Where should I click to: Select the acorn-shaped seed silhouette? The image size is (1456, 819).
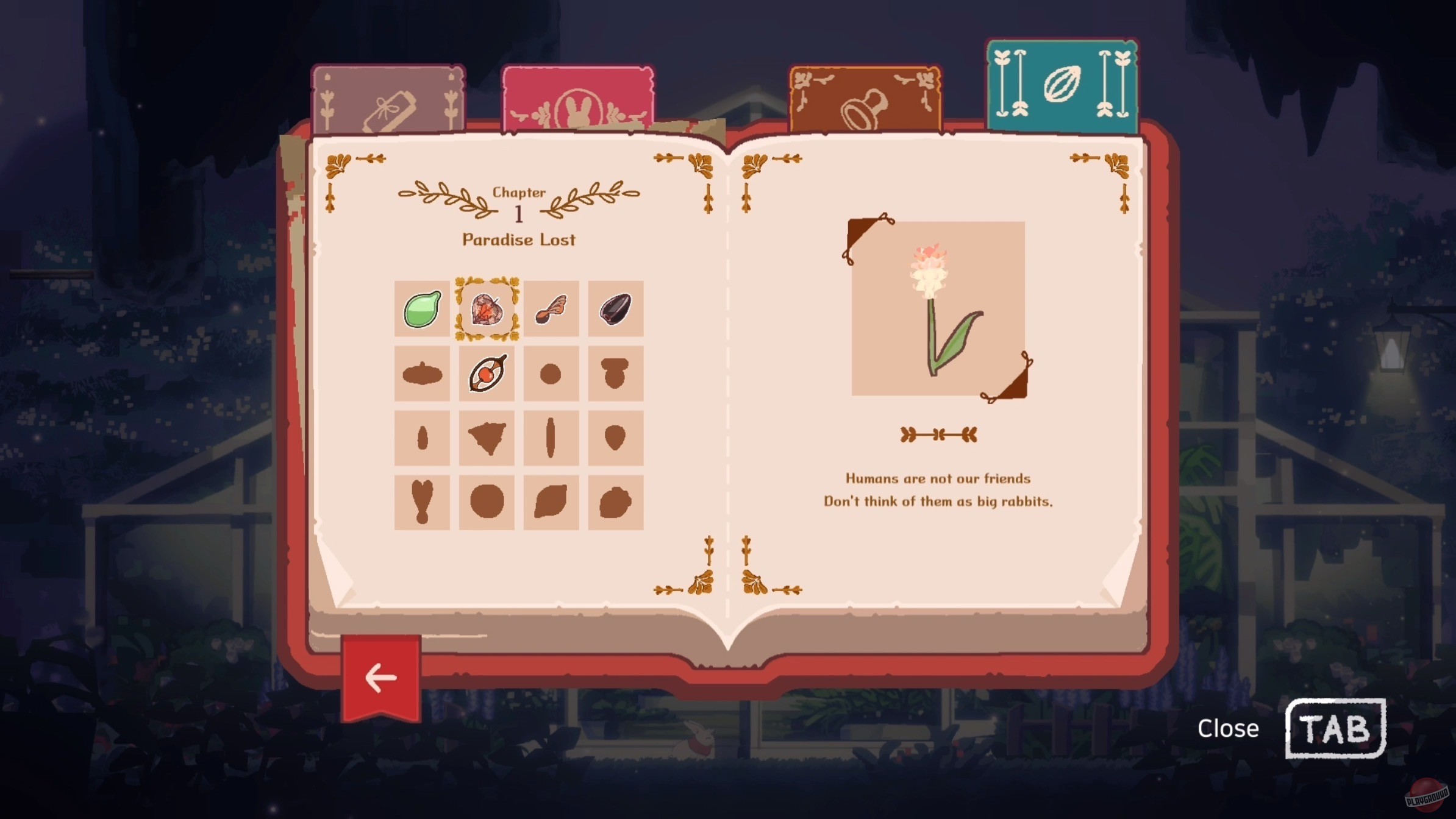pos(616,374)
